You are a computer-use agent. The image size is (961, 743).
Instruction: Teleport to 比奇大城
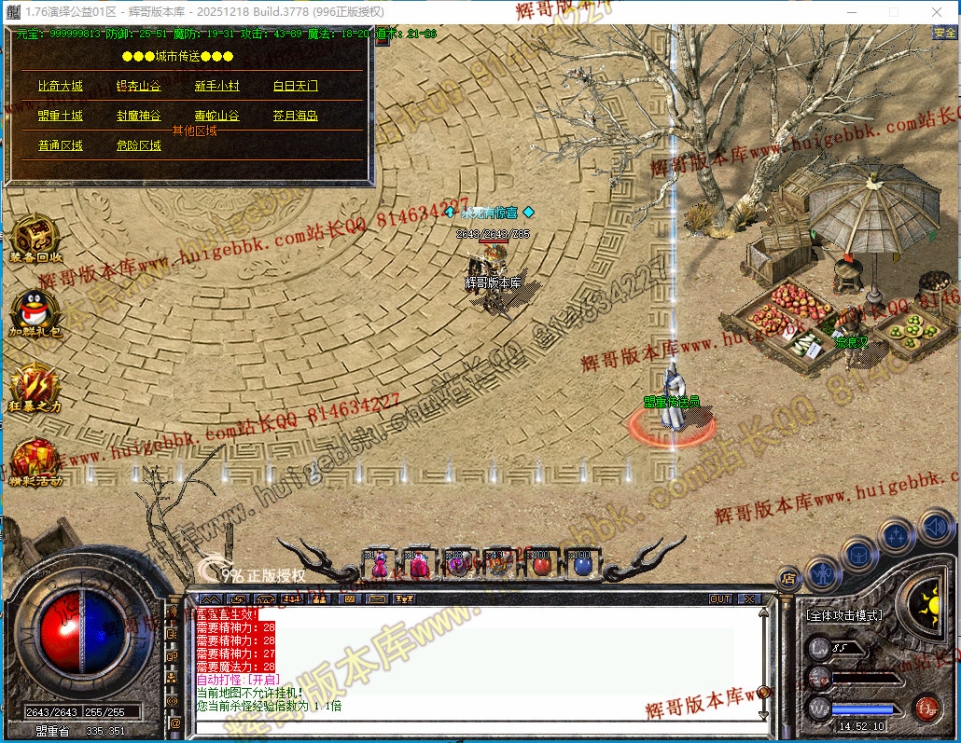[x=60, y=86]
